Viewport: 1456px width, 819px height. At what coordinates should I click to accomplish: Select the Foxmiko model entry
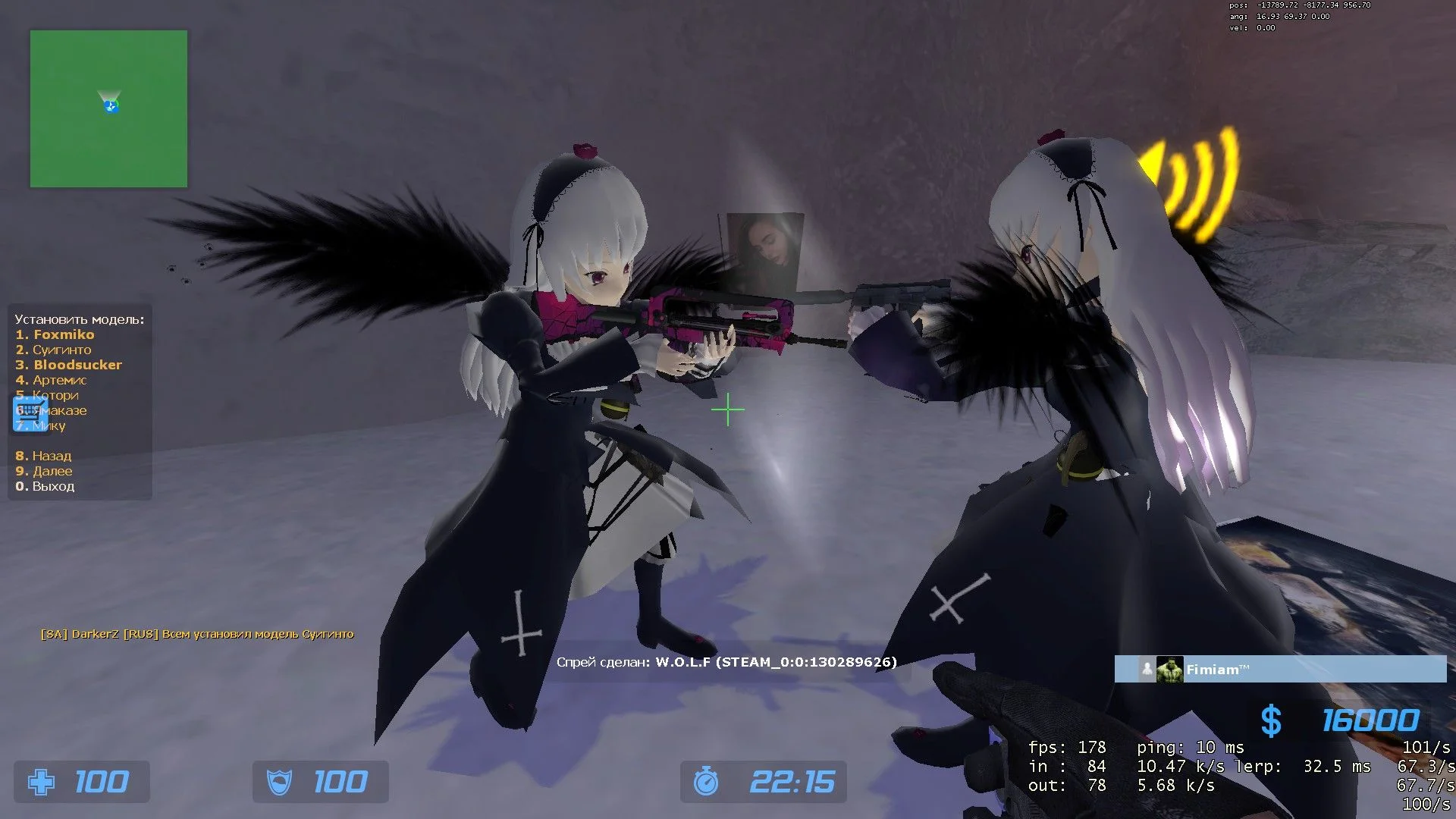click(64, 334)
